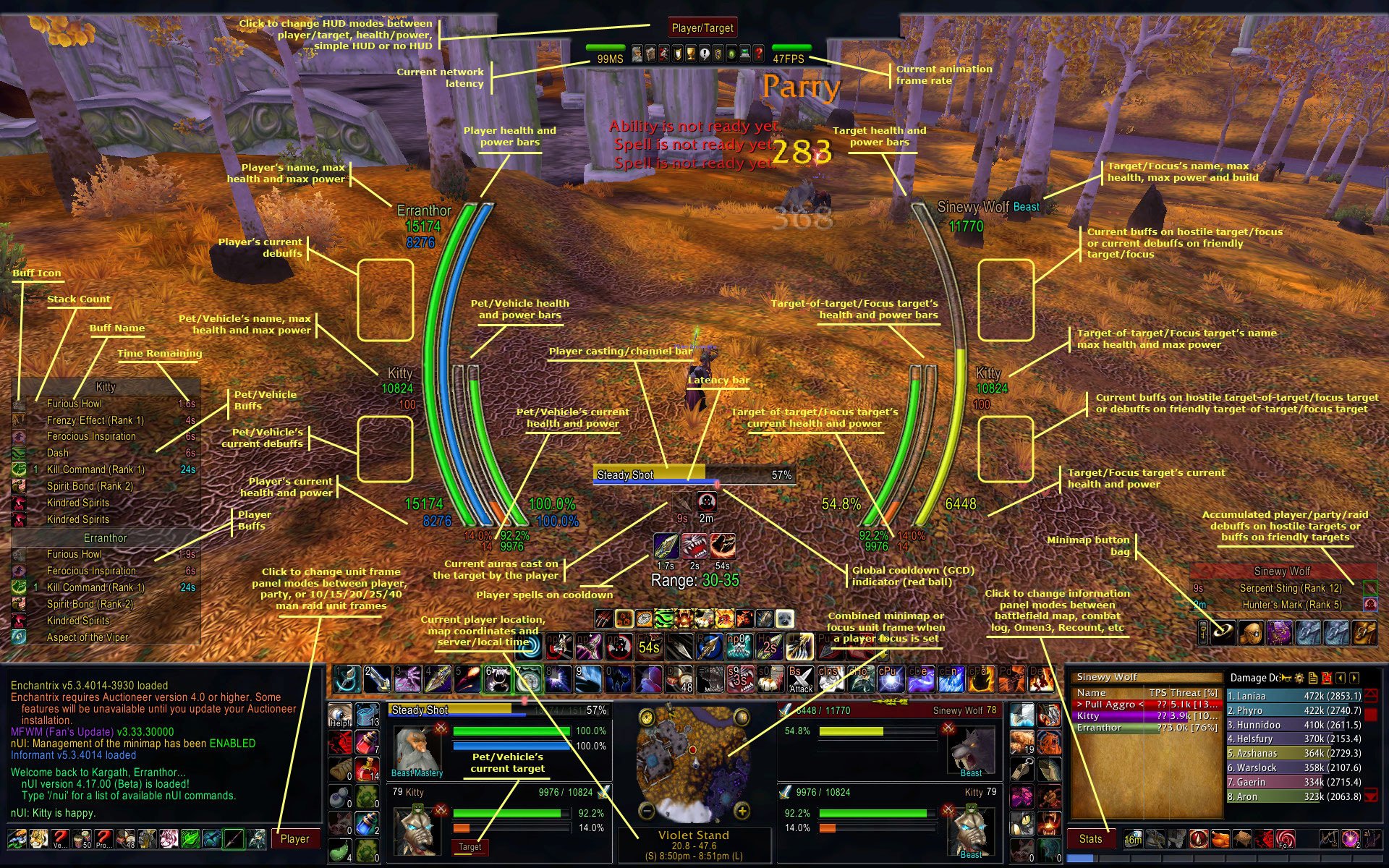Open the minimap button bag
The height and width of the screenshot is (868, 1389).
1223,631
